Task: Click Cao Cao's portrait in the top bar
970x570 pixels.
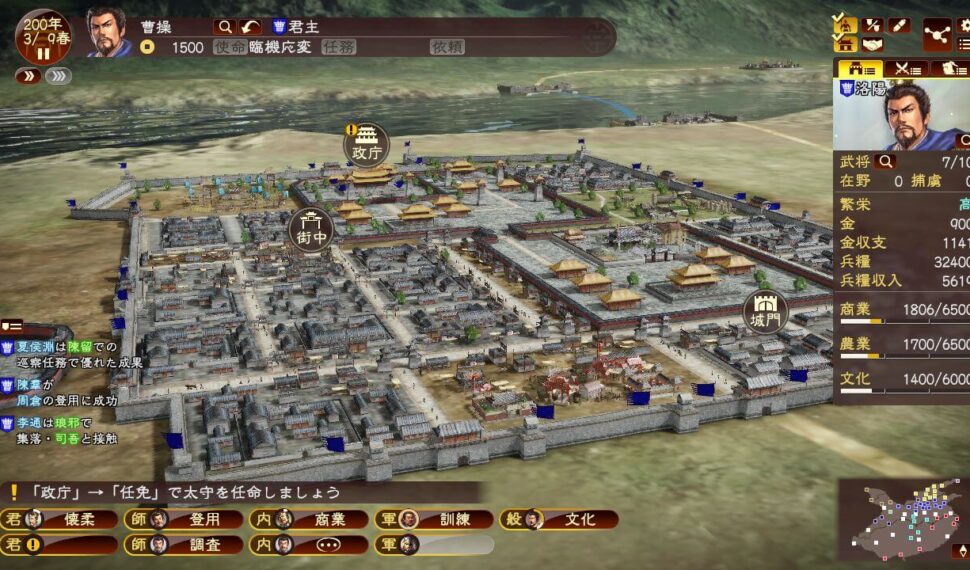Action: click(x=109, y=32)
